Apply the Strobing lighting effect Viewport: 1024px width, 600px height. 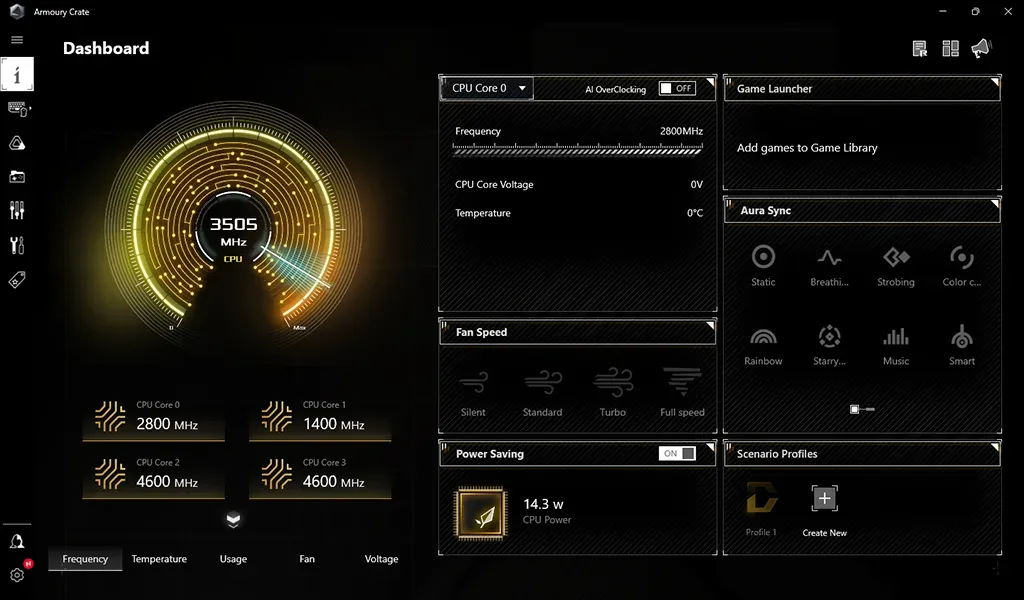895,265
